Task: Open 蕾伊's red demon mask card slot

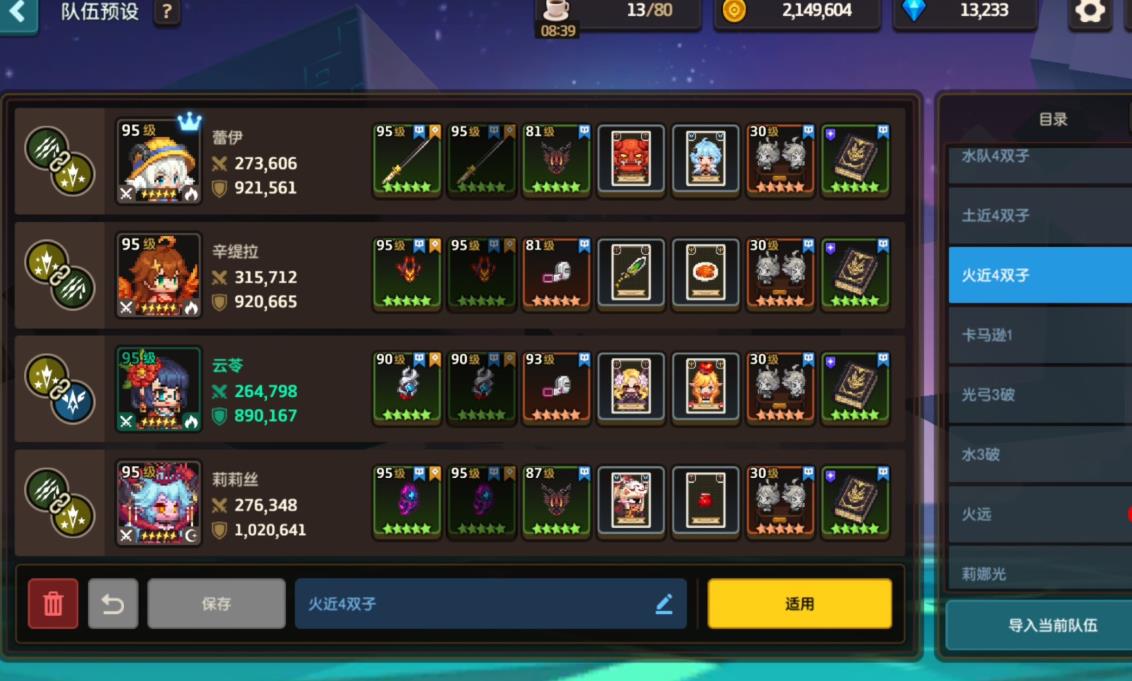Action: coord(631,160)
